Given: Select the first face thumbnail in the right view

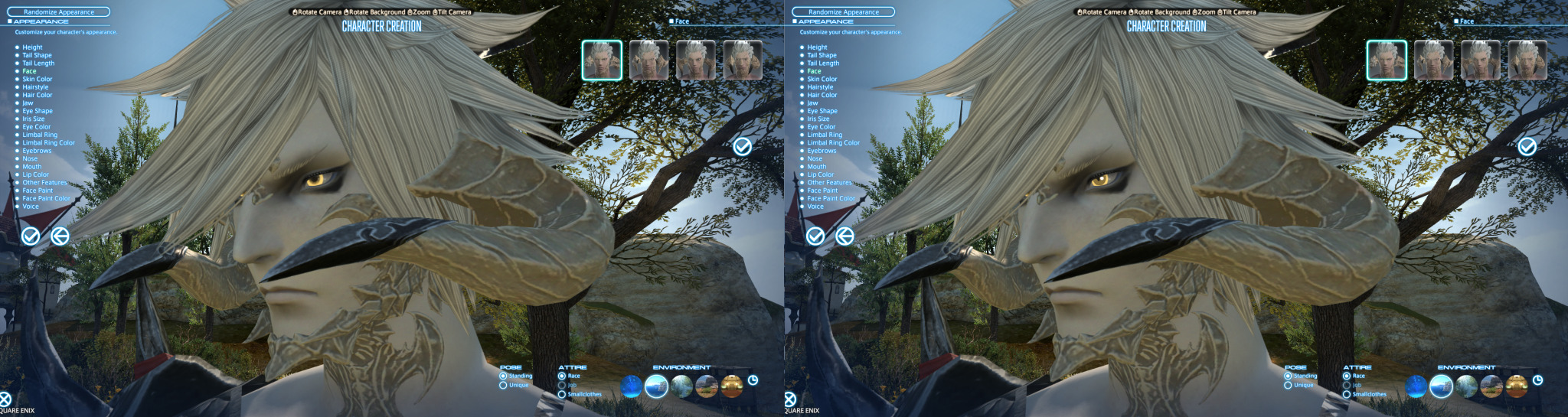Looking at the screenshot, I should pyautogui.click(x=1386, y=60).
